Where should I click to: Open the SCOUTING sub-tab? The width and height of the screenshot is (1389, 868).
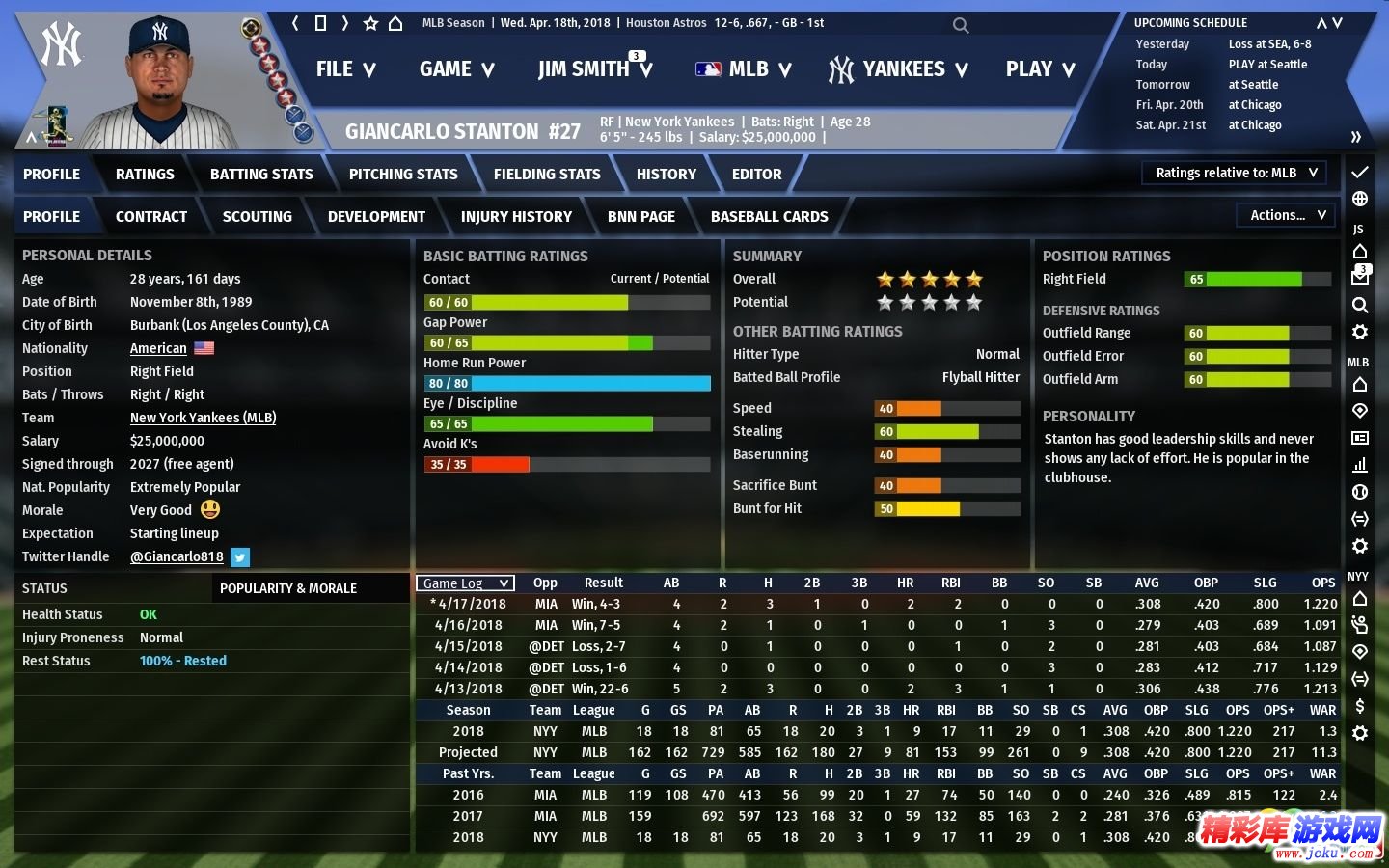pyautogui.click(x=257, y=217)
